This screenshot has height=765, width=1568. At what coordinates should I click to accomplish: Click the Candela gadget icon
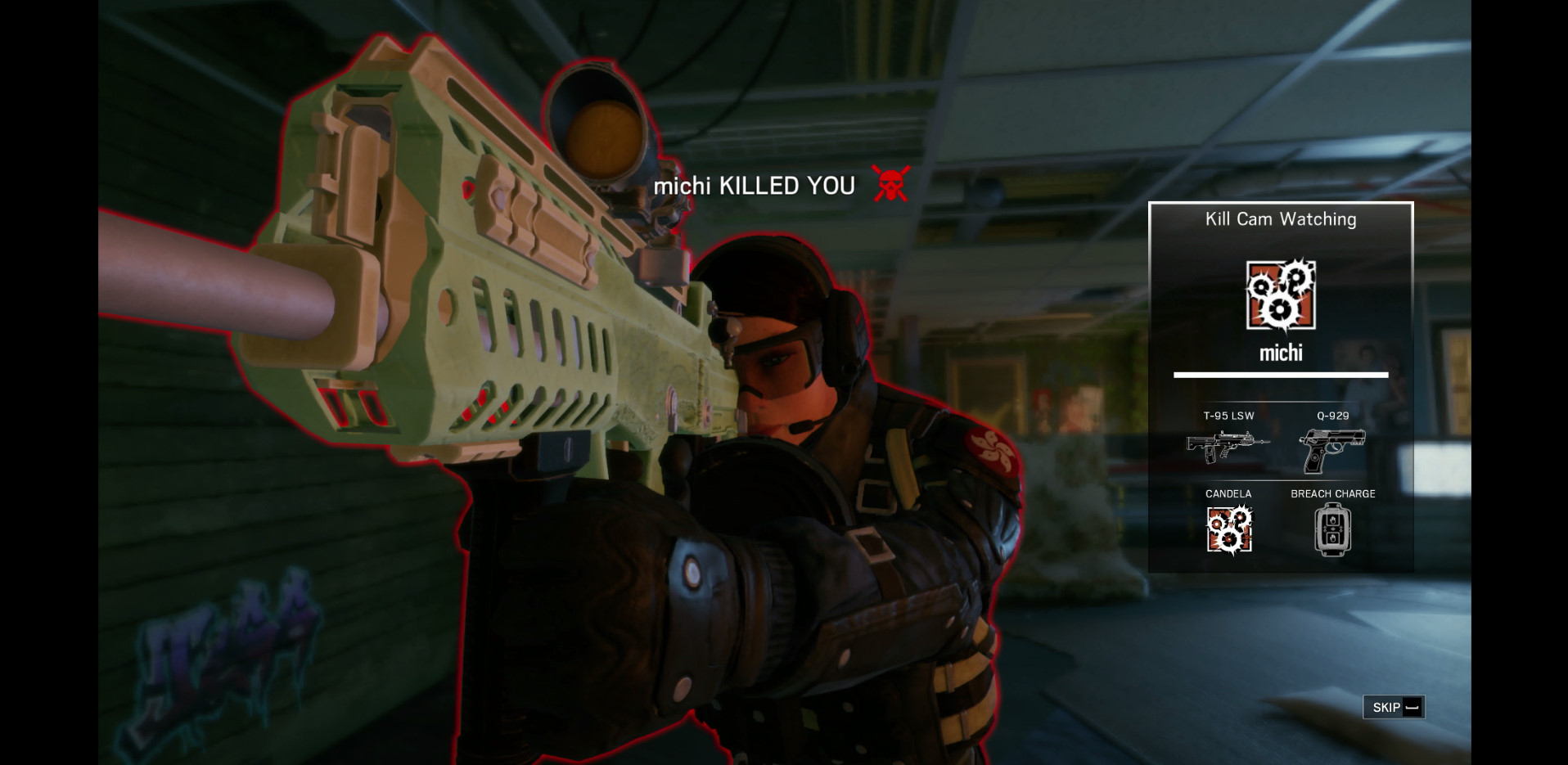click(x=1228, y=529)
